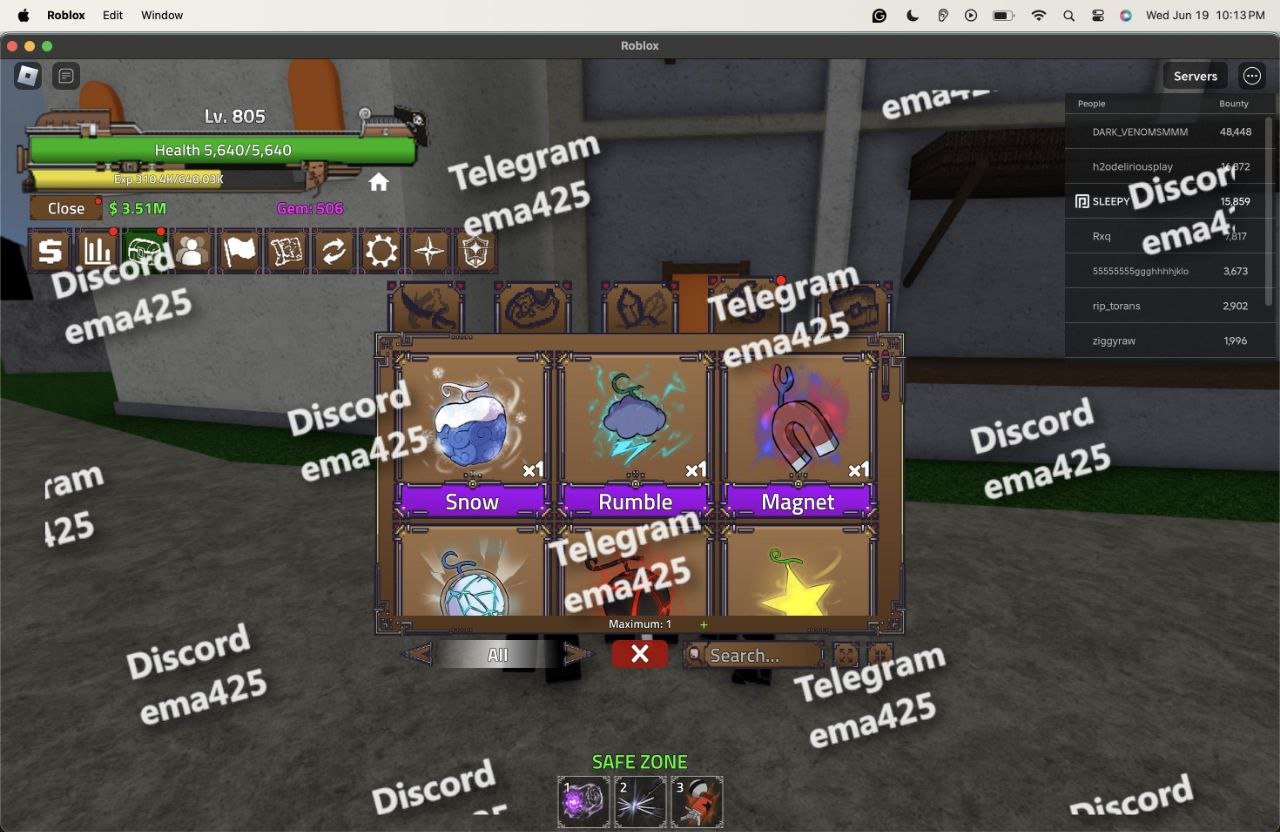Switch to the next inventory filter arrow

[578, 655]
